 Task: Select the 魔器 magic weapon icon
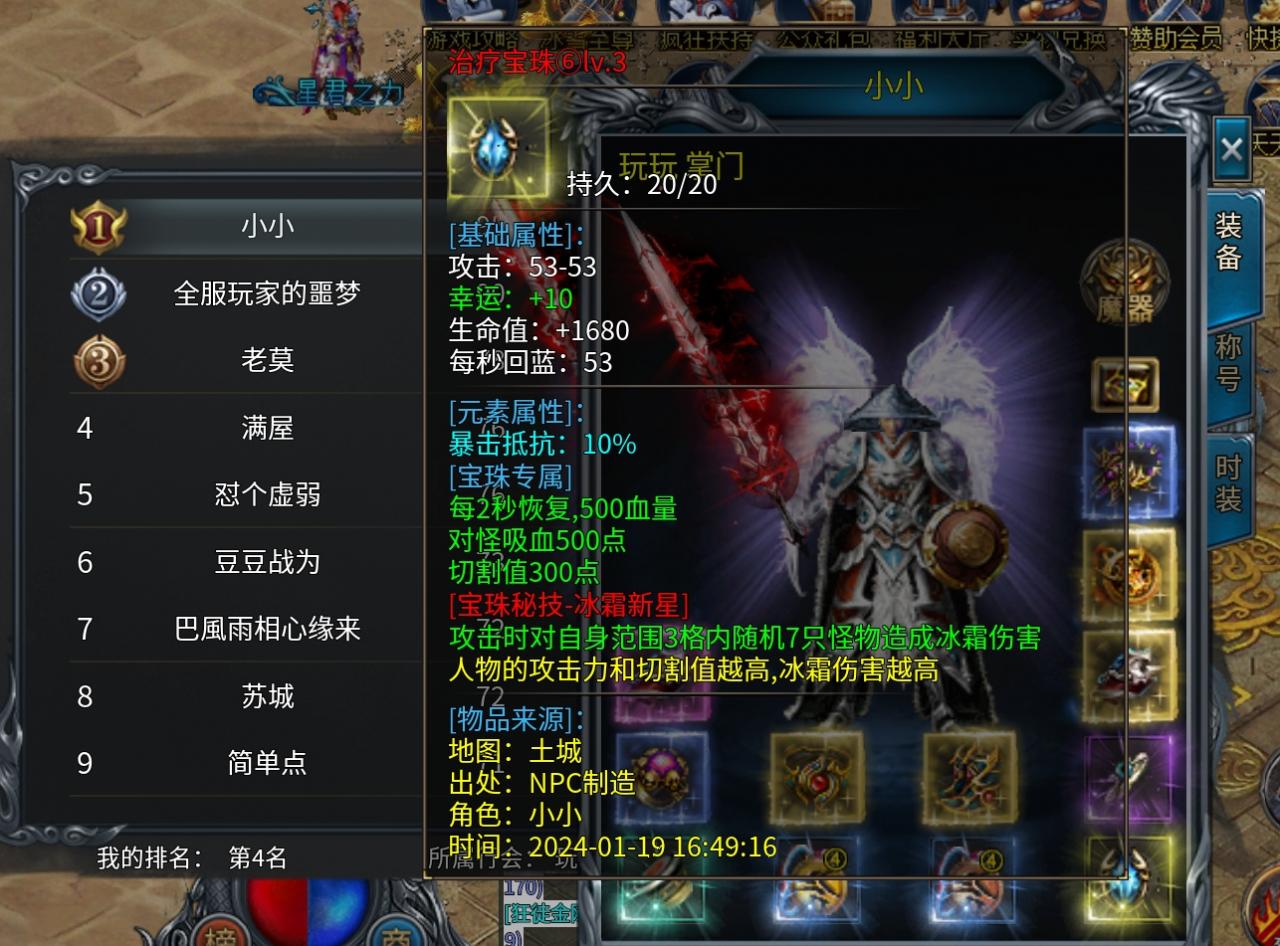tap(1127, 285)
